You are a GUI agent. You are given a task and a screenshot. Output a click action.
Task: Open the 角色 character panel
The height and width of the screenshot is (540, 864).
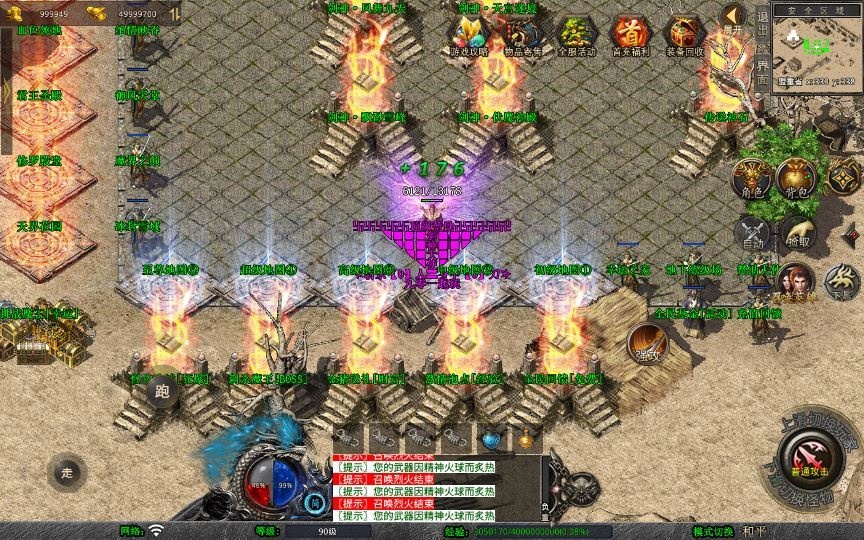[x=752, y=178]
